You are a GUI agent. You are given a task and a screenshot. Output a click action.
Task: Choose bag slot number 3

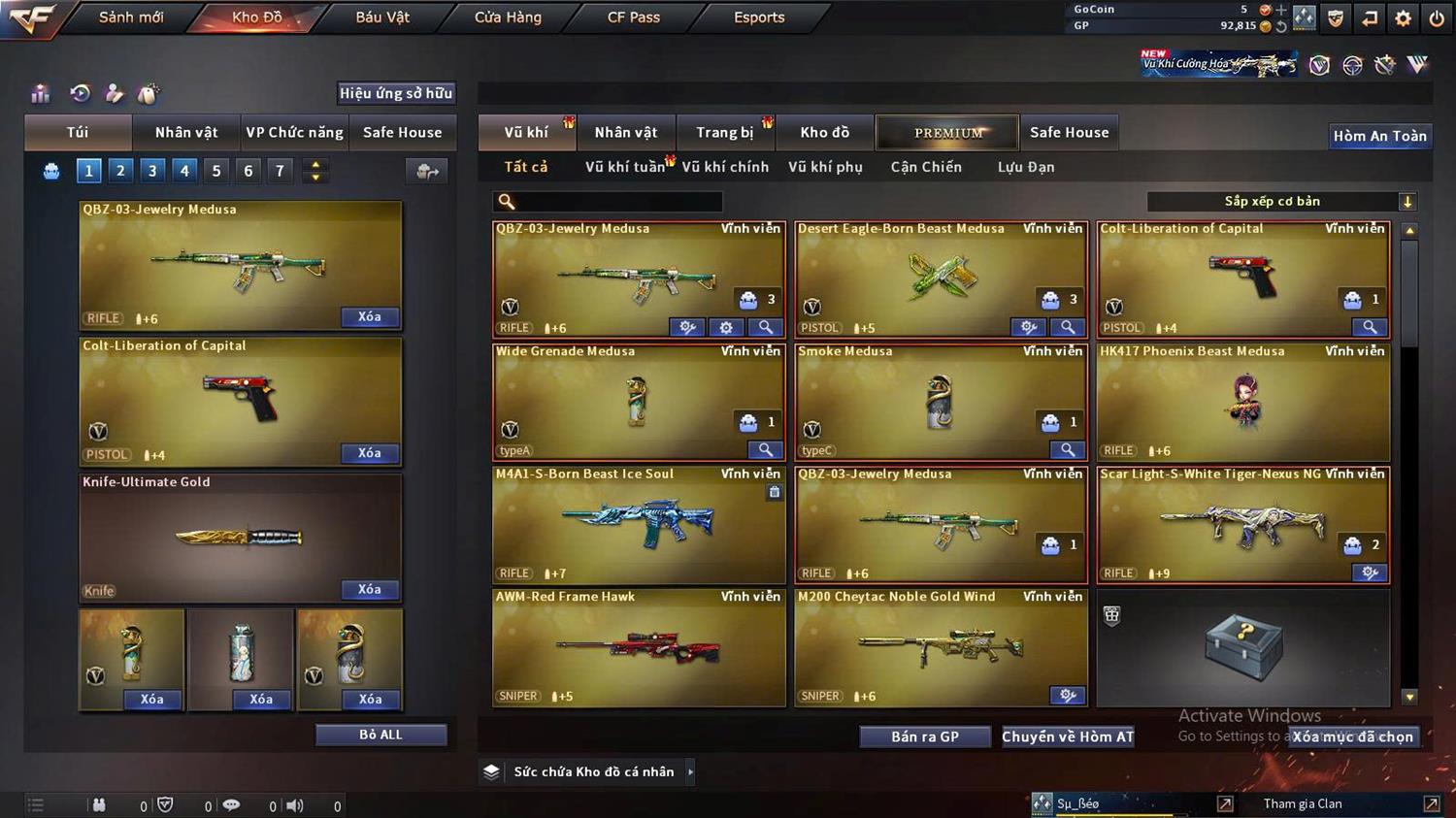click(x=152, y=171)
